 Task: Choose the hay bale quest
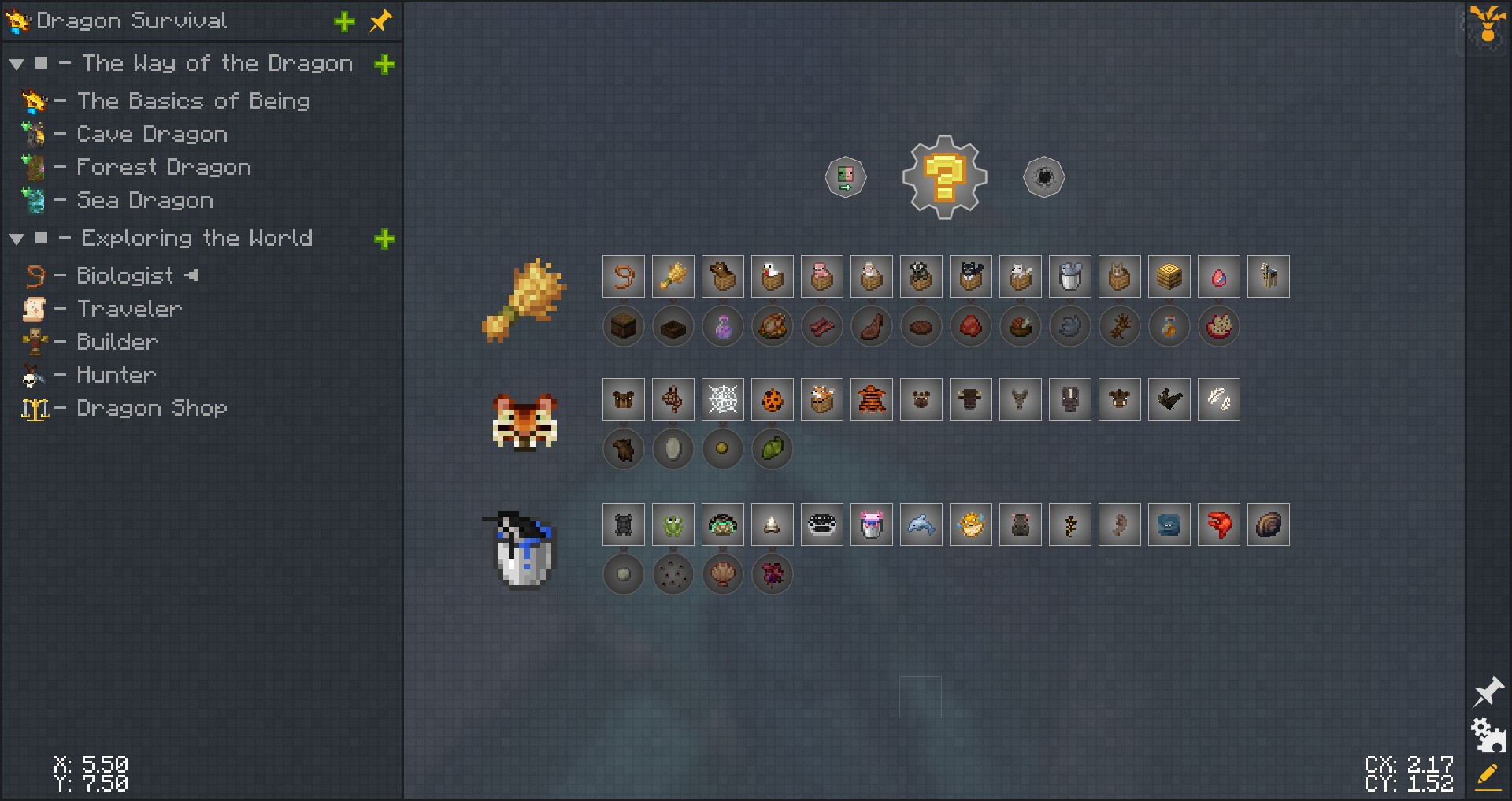1169,276
